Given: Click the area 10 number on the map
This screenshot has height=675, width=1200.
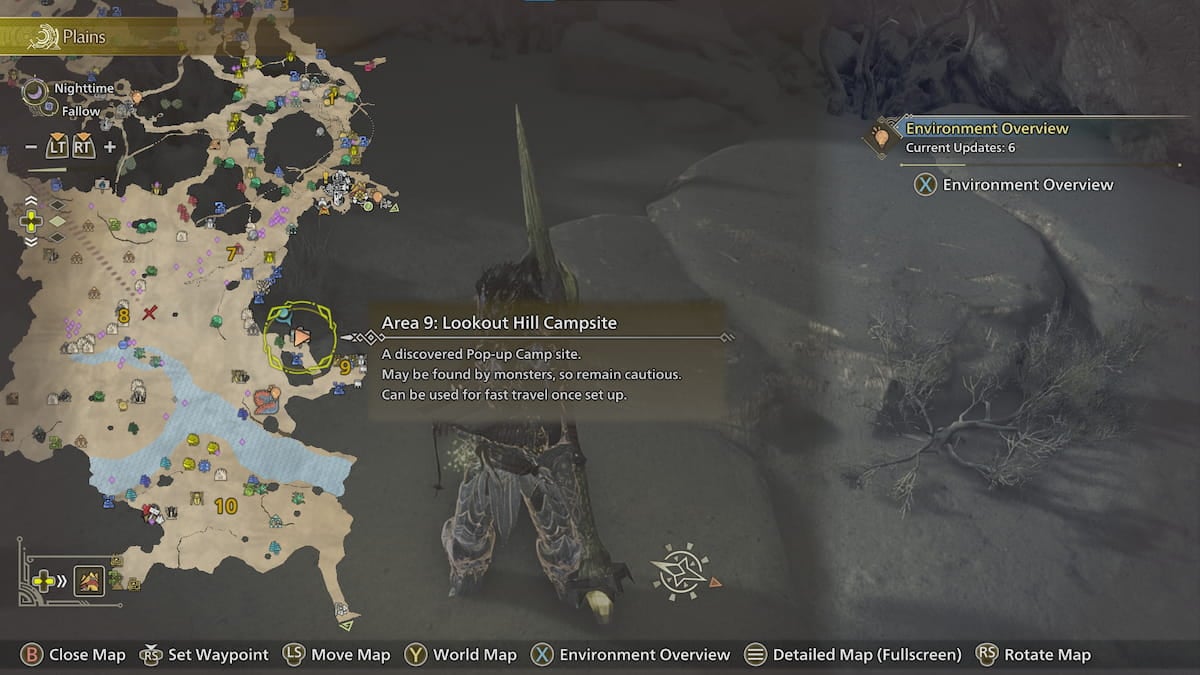Looking at the screenshot, I should pos(225,506).
